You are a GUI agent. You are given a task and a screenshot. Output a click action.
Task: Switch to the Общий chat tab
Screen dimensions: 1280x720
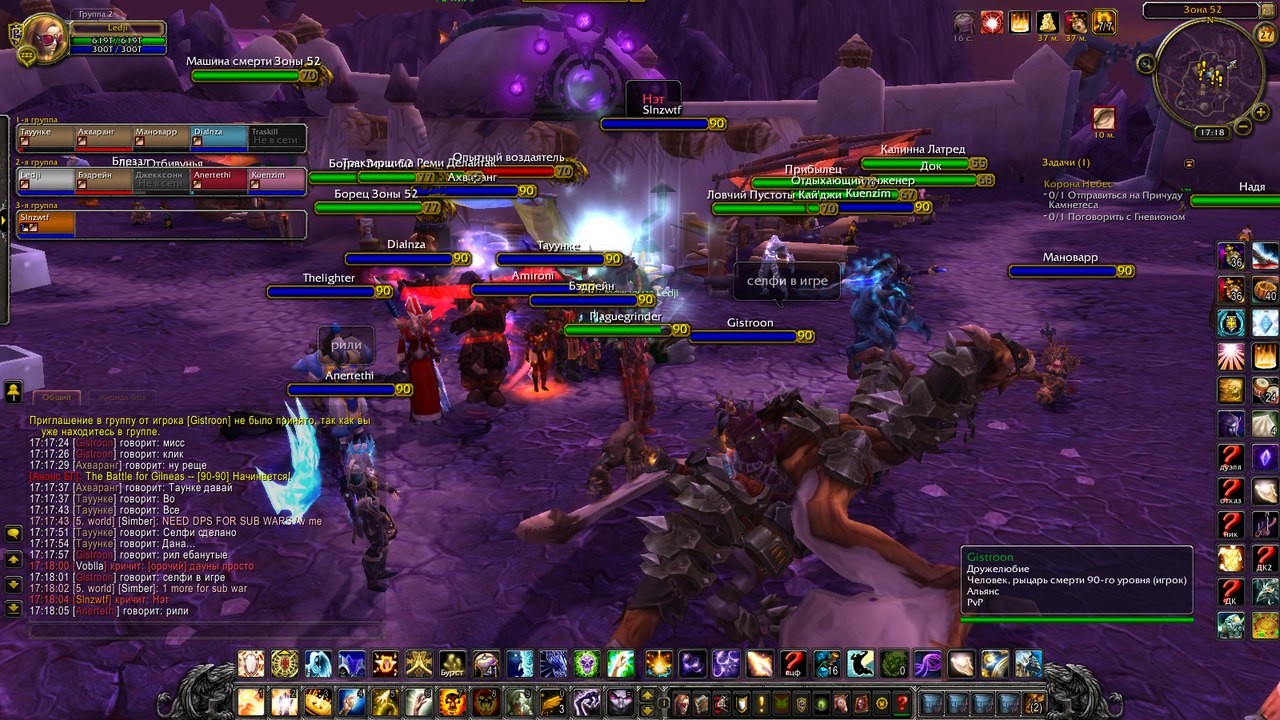click(56, 397)
